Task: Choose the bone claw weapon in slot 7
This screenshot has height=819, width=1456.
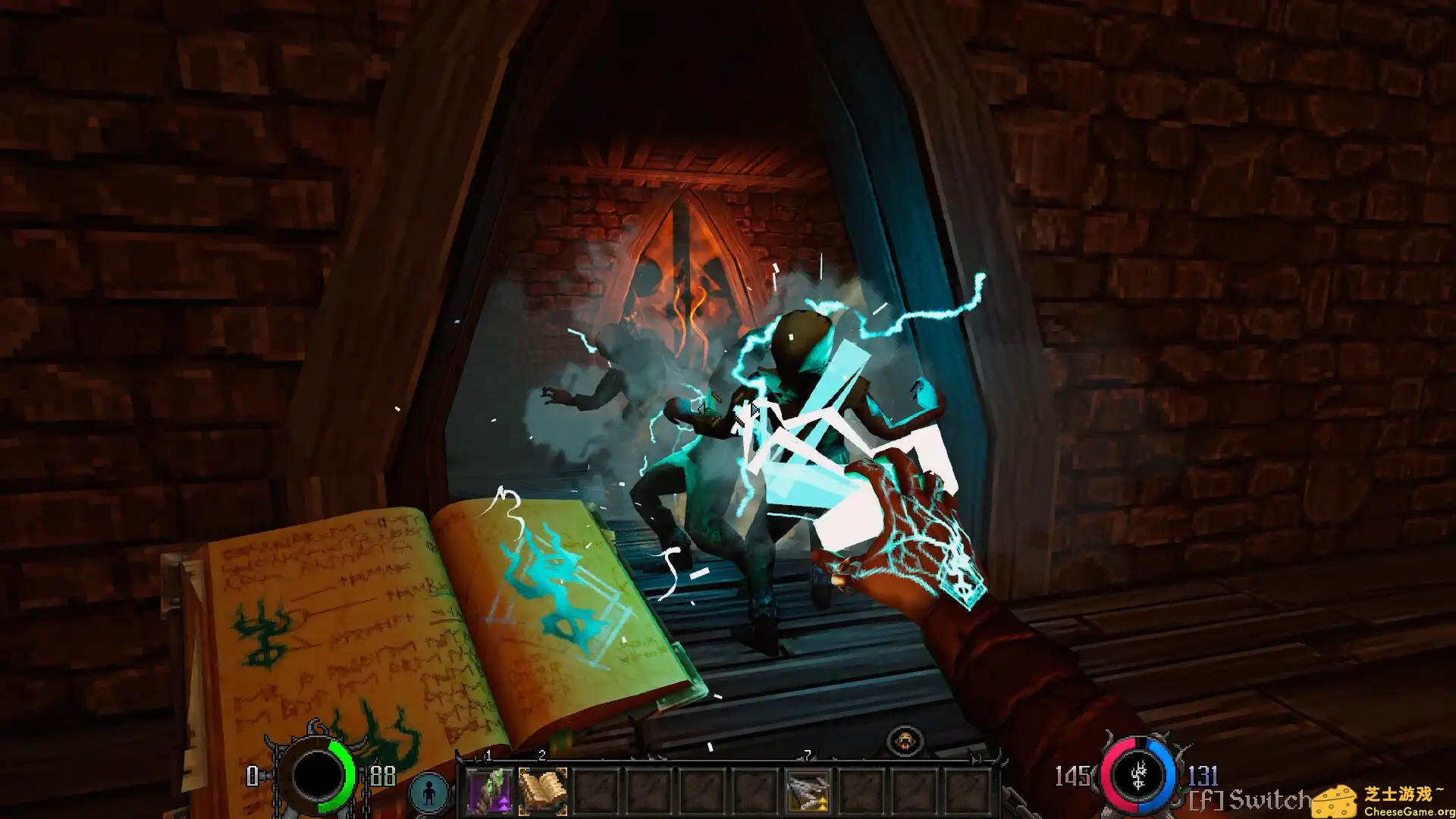Action: coord(808,791)
